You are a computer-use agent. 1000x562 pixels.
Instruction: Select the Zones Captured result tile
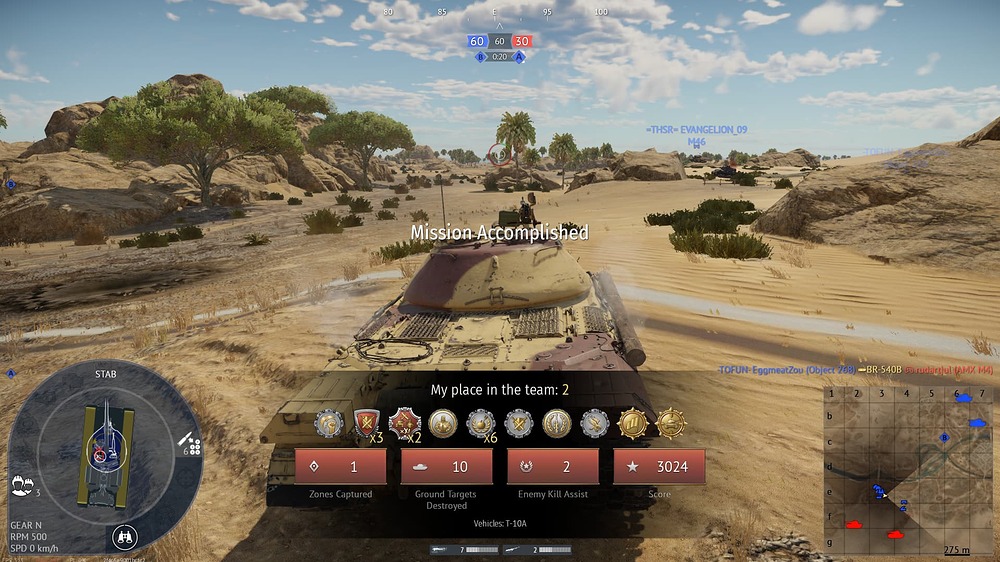point(340,466)
